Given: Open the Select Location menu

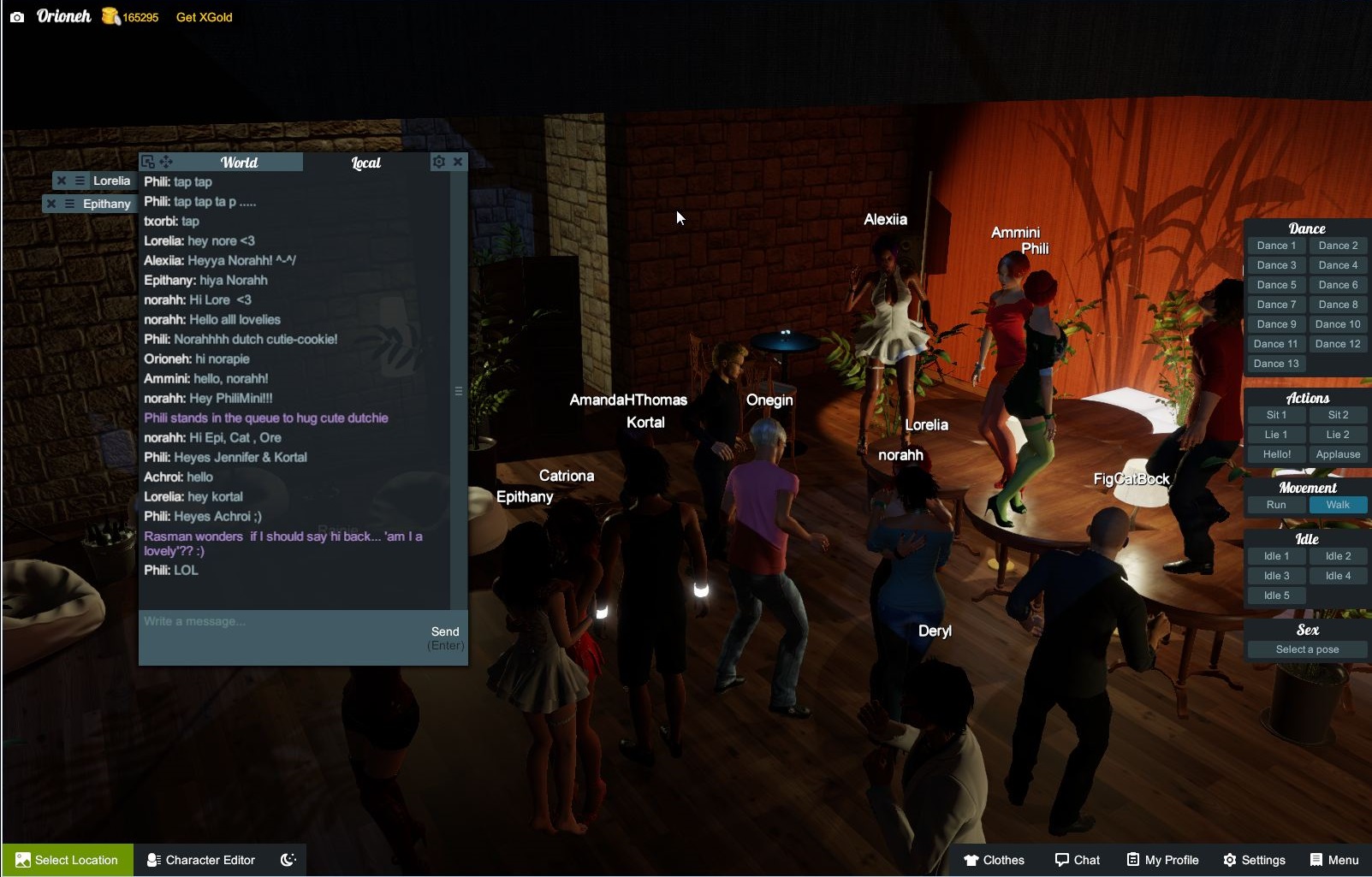Looking at the screenshot, I should [67, 860].
